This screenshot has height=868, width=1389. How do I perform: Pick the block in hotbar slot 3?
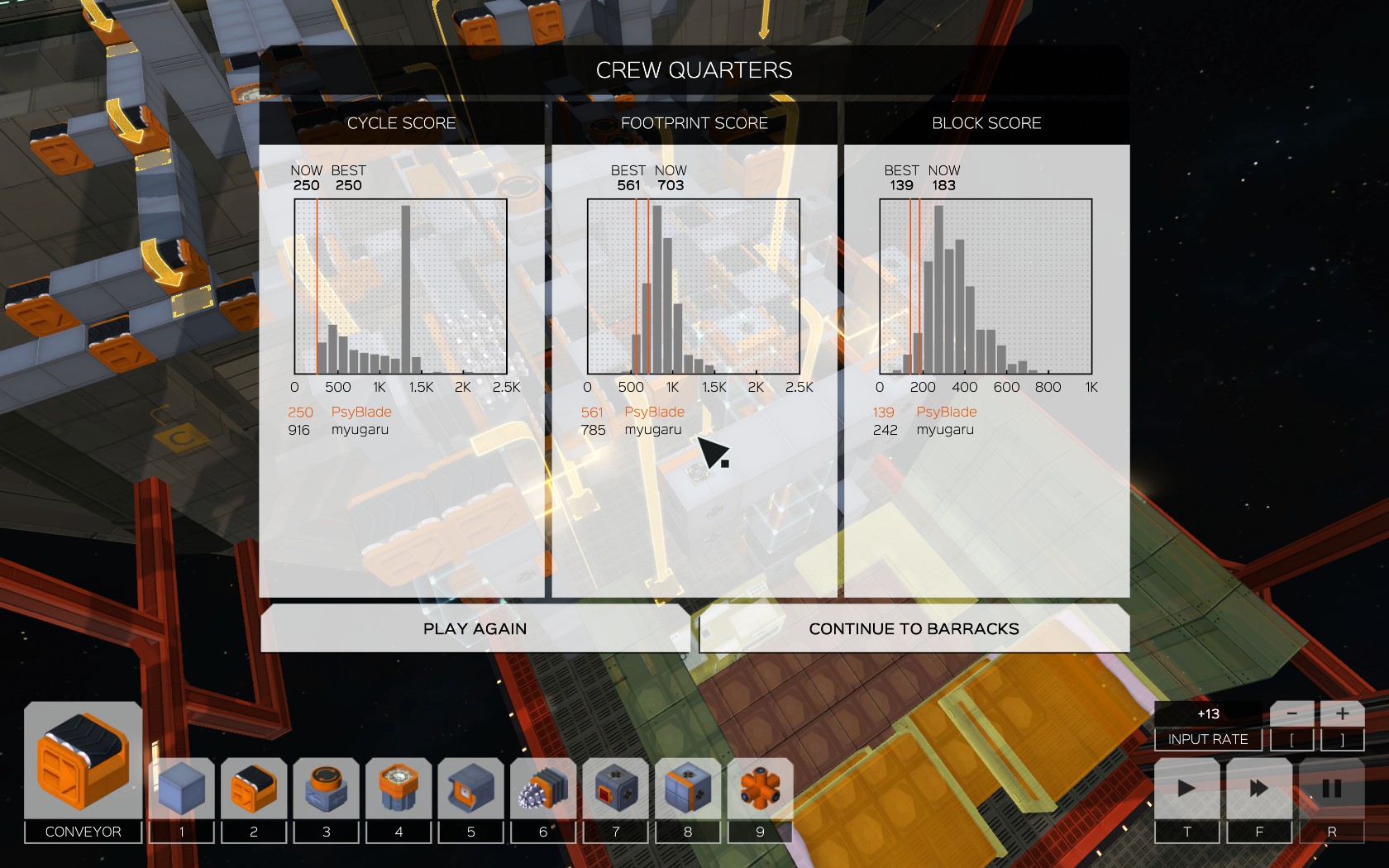click(x=326, y=788)
